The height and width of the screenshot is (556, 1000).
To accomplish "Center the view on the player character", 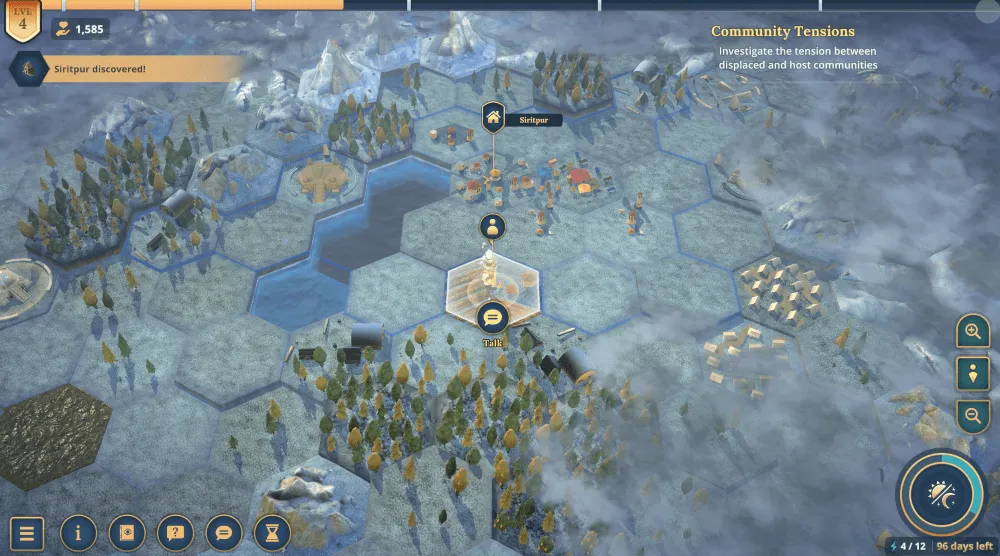I will pos(973,373).
